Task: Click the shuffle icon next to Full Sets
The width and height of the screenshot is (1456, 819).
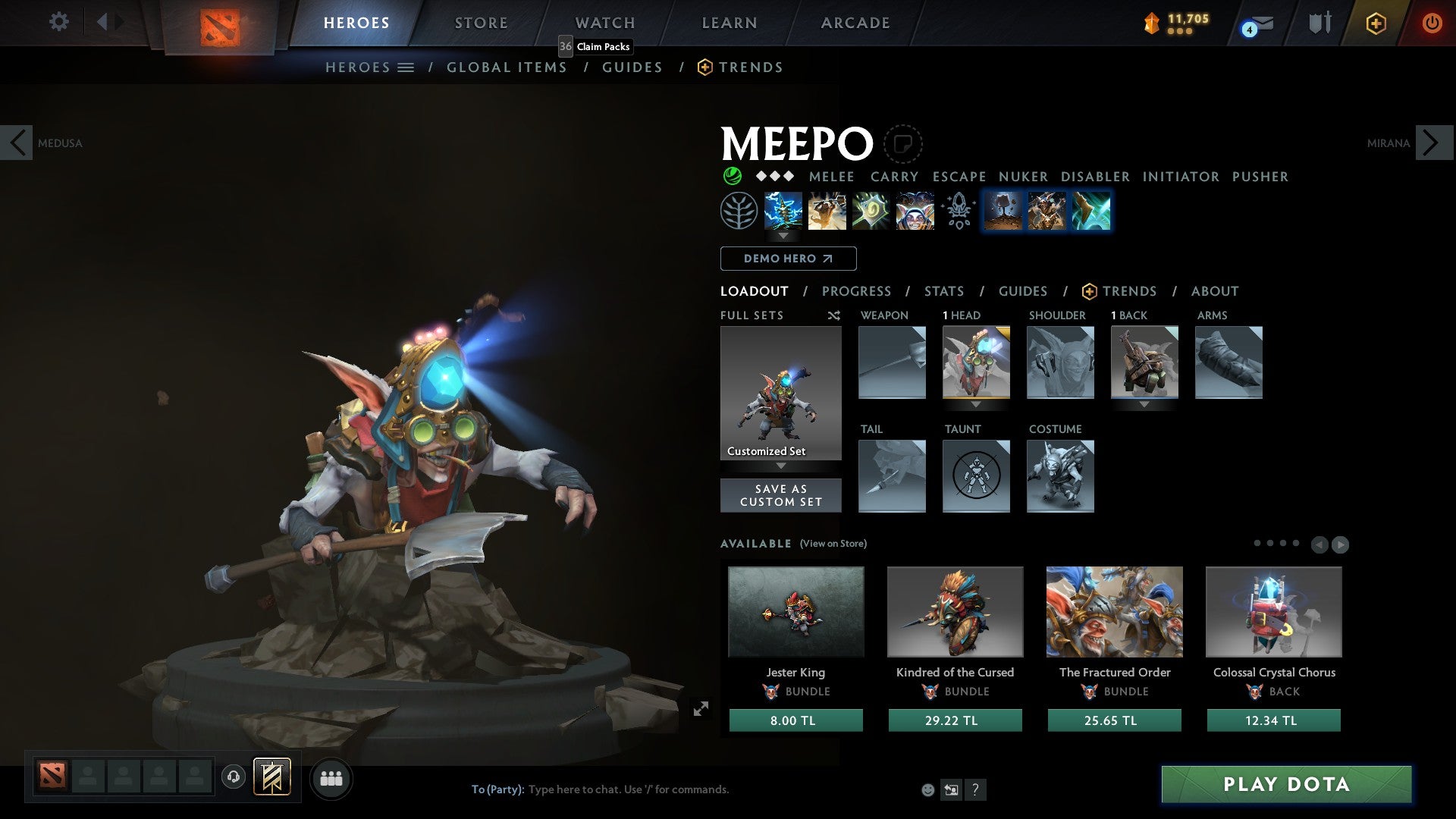Action: [834, 315]
